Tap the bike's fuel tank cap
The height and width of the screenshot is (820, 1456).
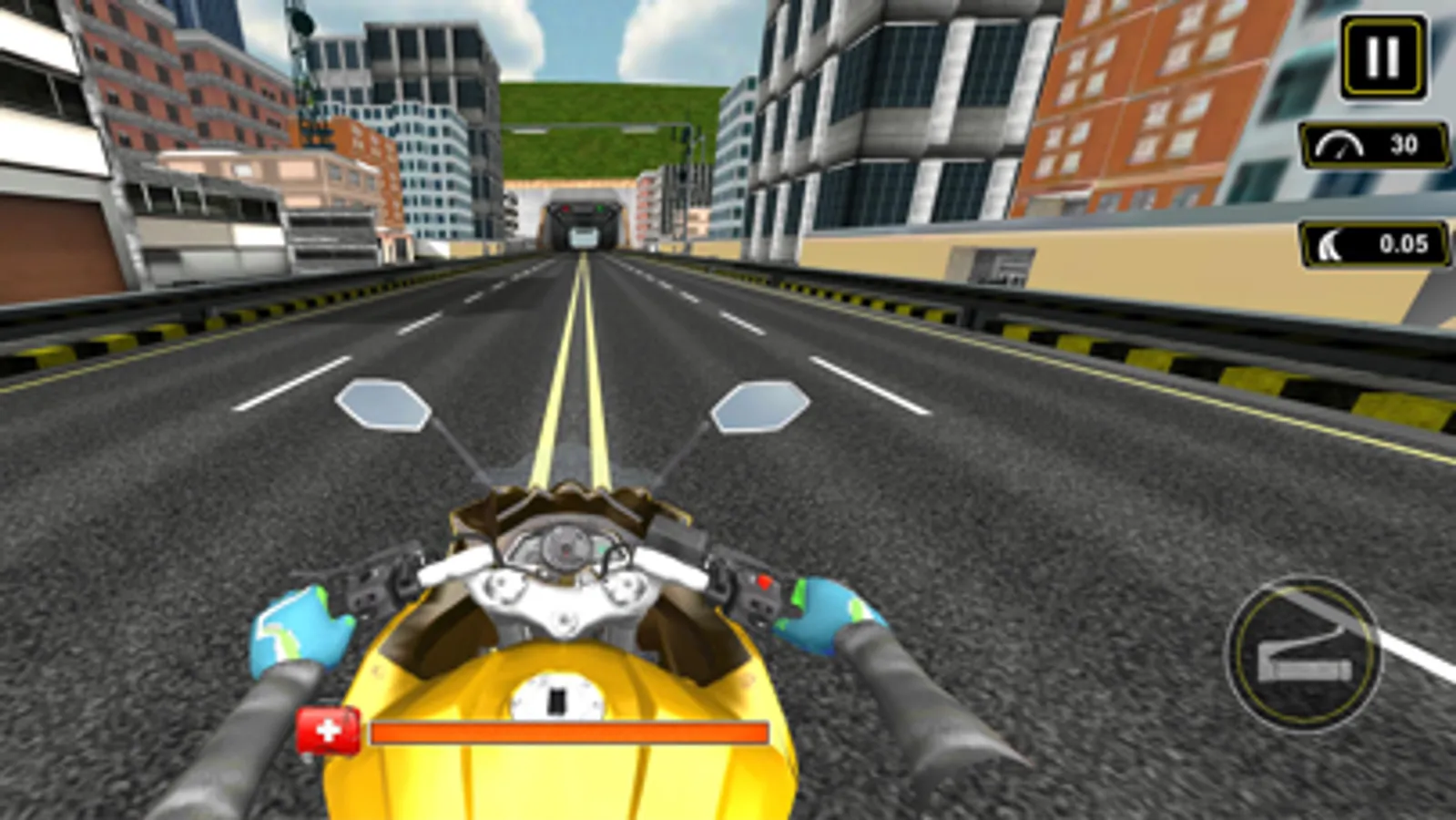(x=555, y=698)
